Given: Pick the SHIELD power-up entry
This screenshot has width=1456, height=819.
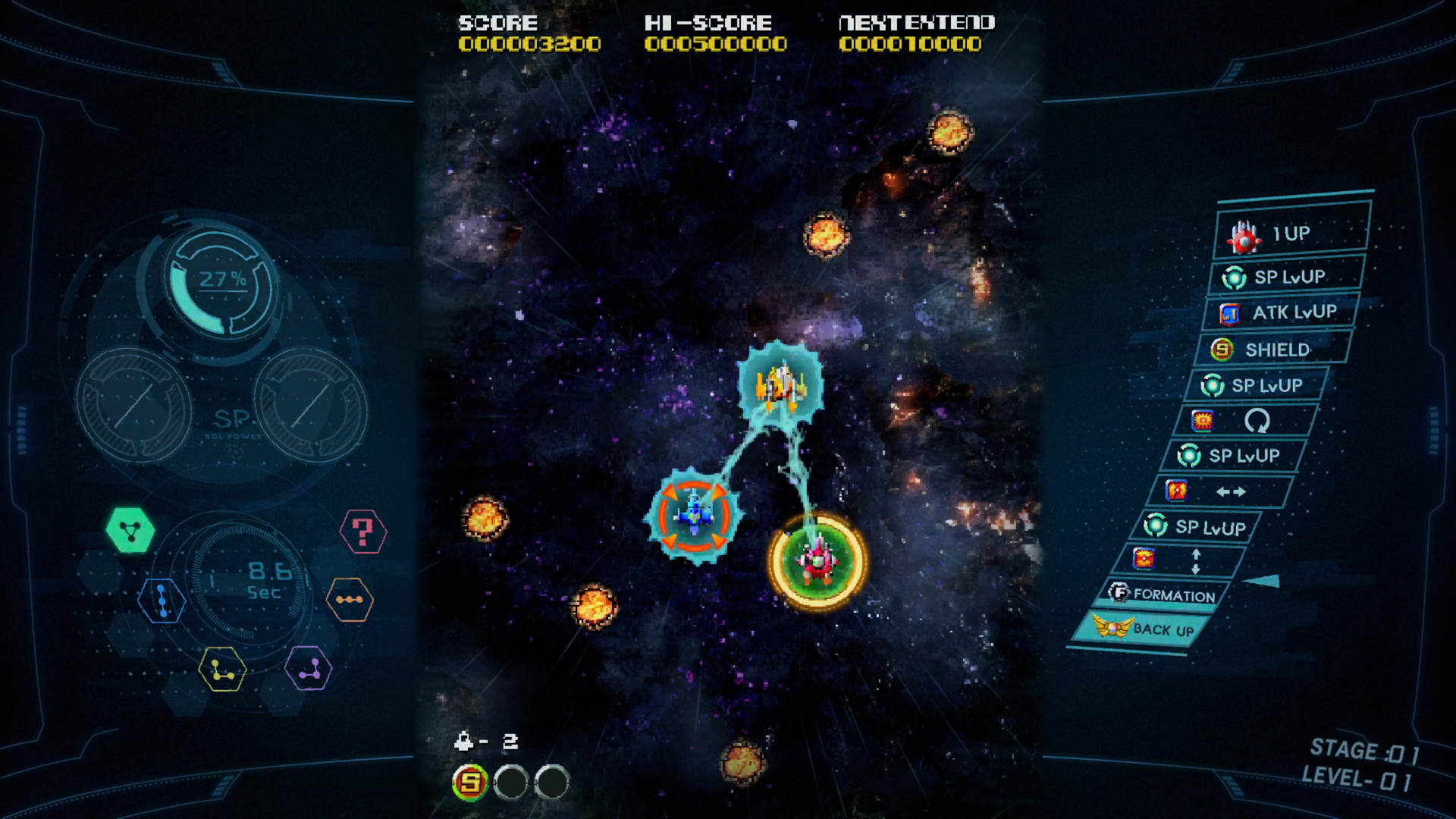Looking at the screenshot, I should (1274, 350).
